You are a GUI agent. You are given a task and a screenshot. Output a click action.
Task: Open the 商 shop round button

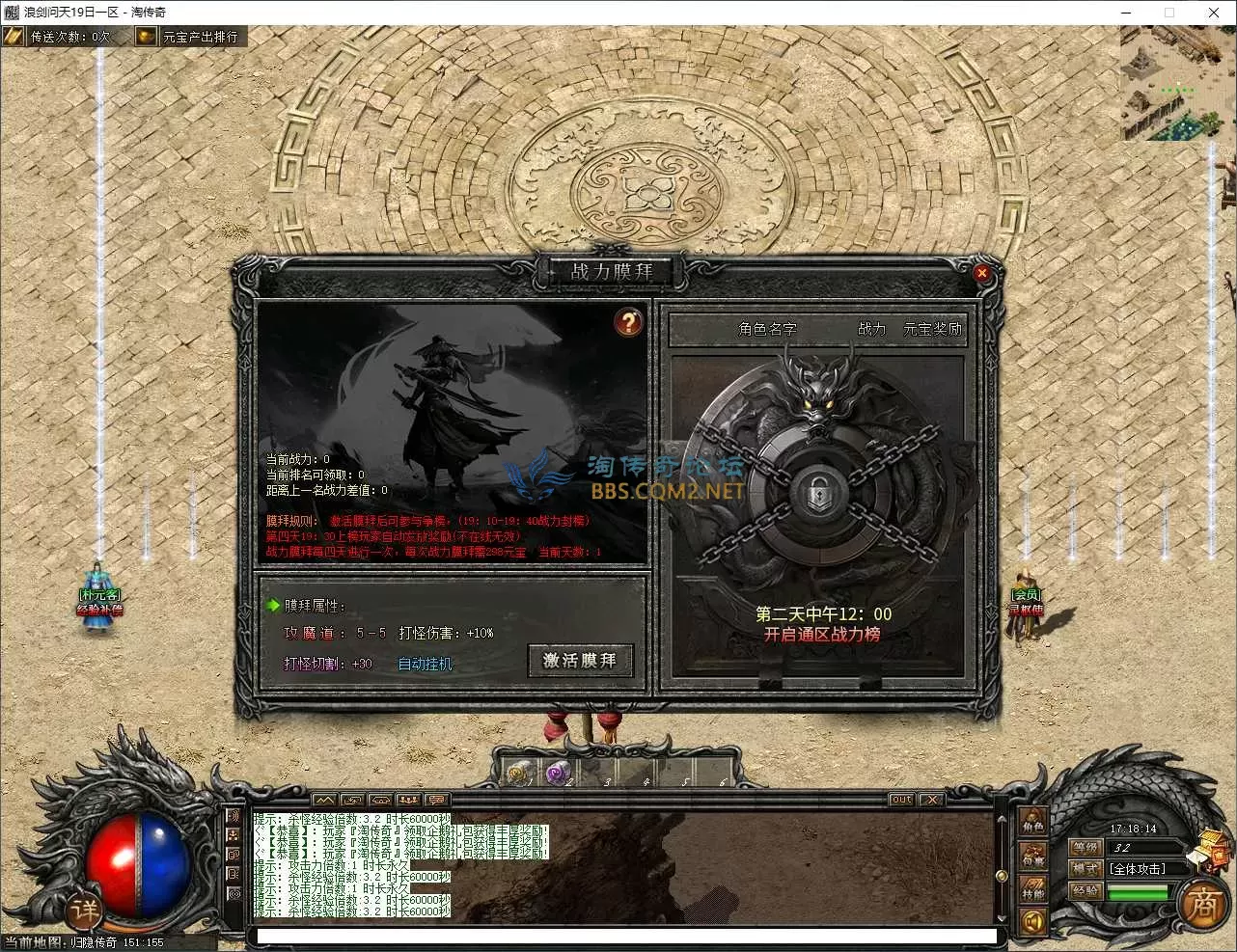point(1202,905)
